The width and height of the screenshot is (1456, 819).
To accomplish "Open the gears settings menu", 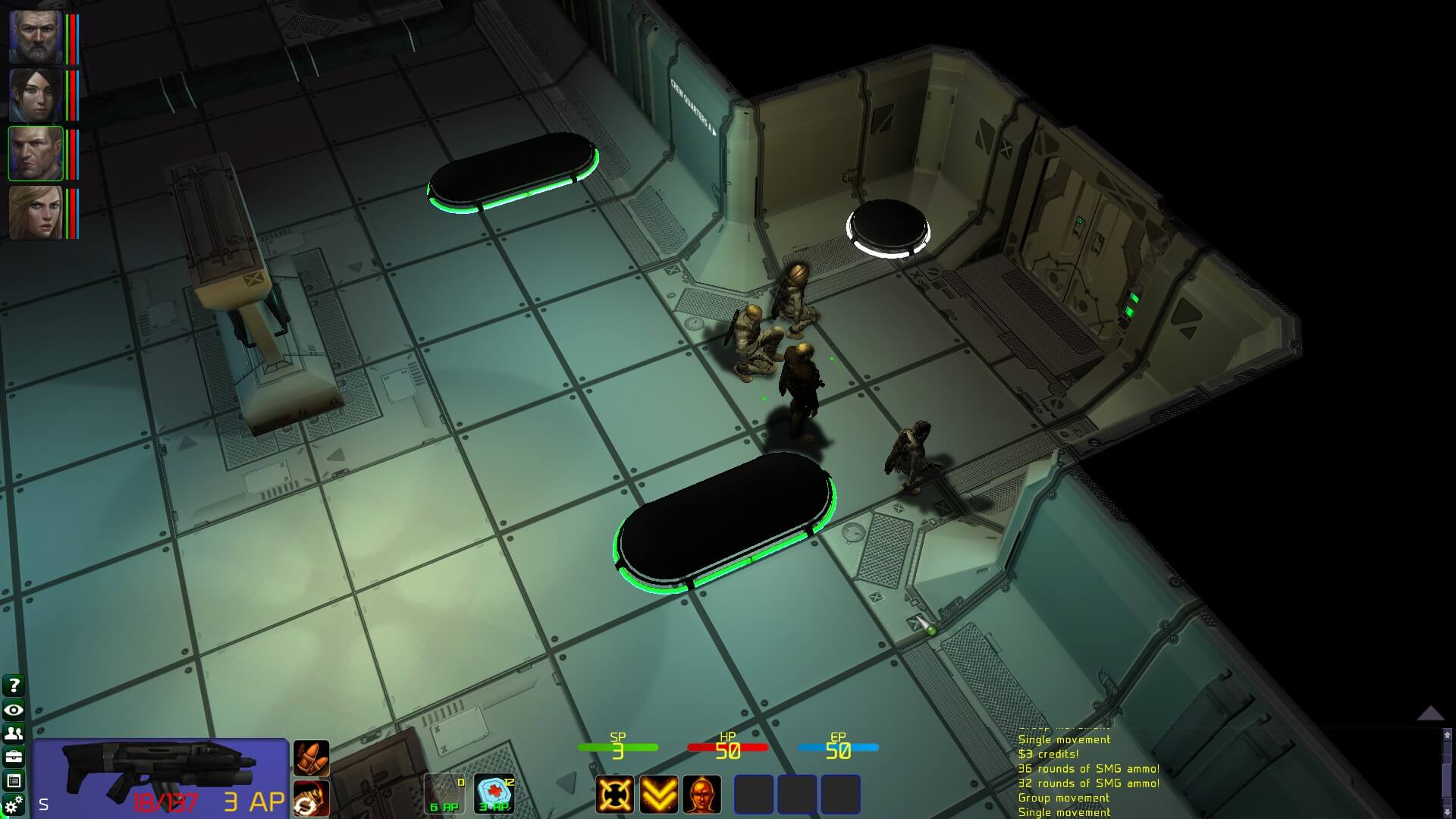I will 14,804.
